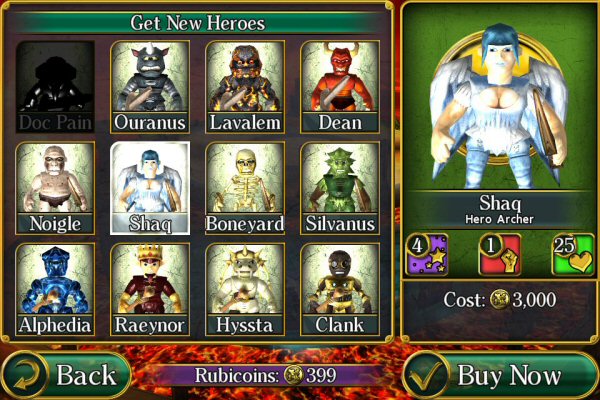Image resolution: width=600 pixels, height=400 pixels.
Task: Click the red fist attack icon
Action: (x=498, y=254)
